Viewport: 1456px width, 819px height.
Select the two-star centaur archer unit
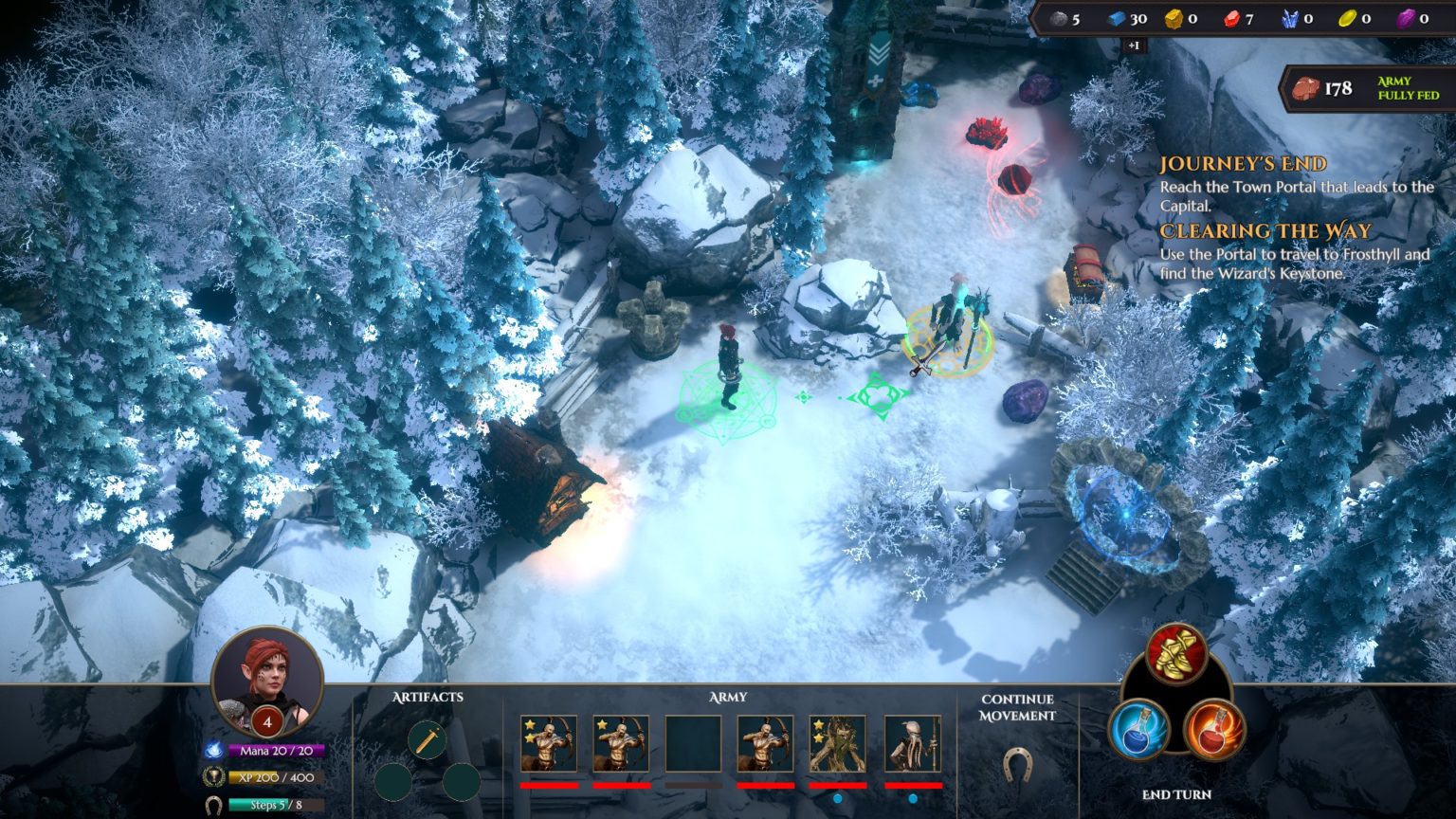(x=548, y=744)
